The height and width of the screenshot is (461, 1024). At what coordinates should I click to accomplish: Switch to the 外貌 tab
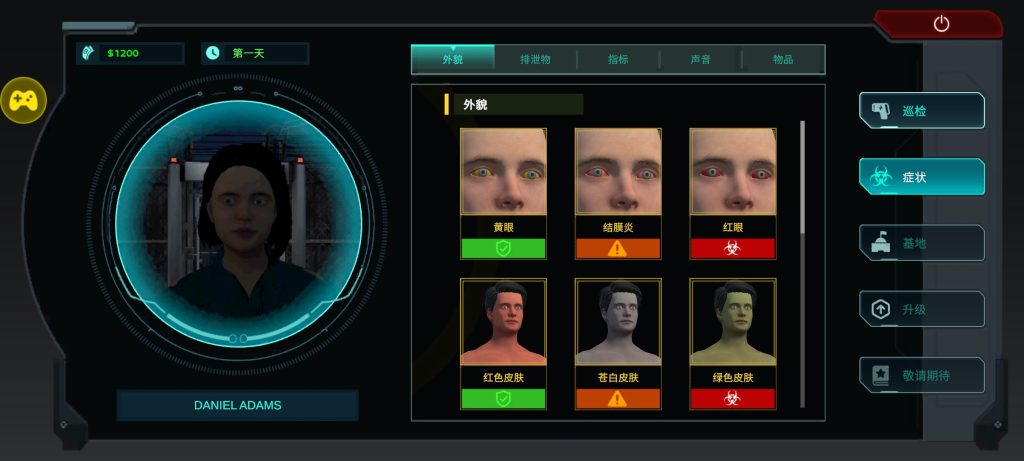453,60
